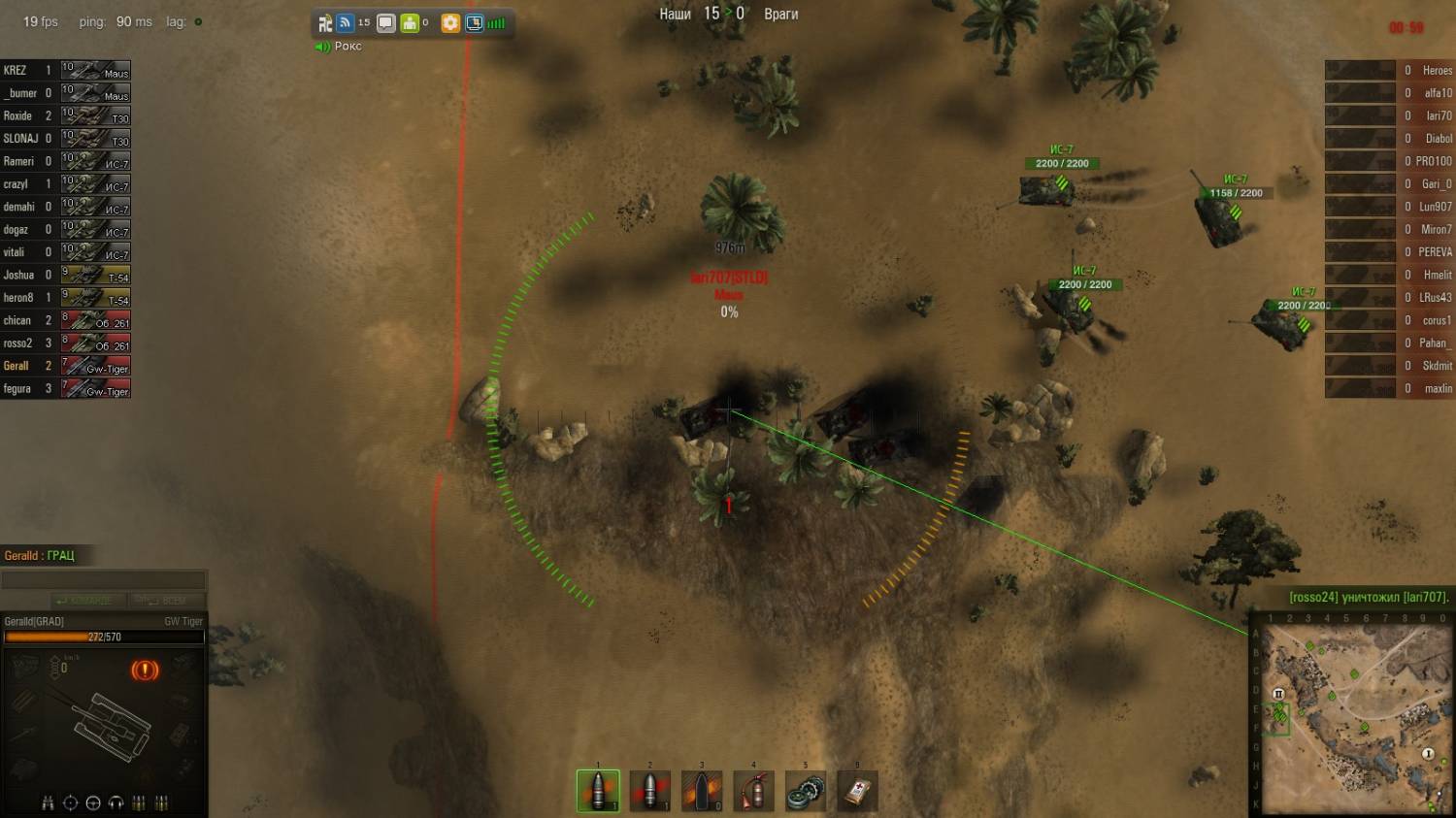Click the chat message input field
Image resolution: width=1456 pixels, height=818 pixels.
click(103, 580)
